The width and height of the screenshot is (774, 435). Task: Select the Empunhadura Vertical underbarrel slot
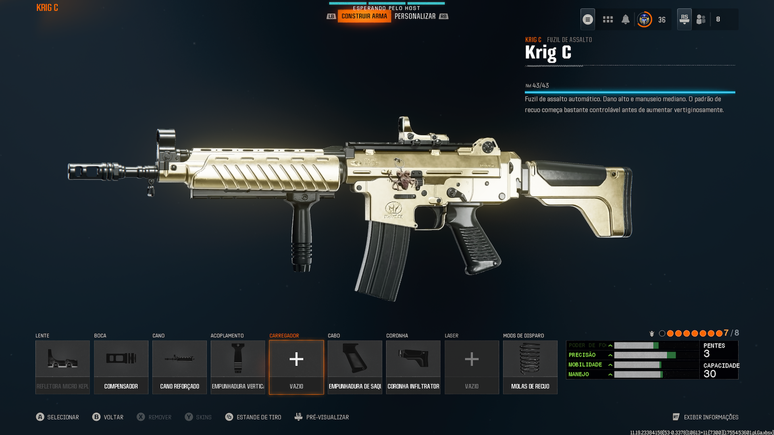coord(238,366)
